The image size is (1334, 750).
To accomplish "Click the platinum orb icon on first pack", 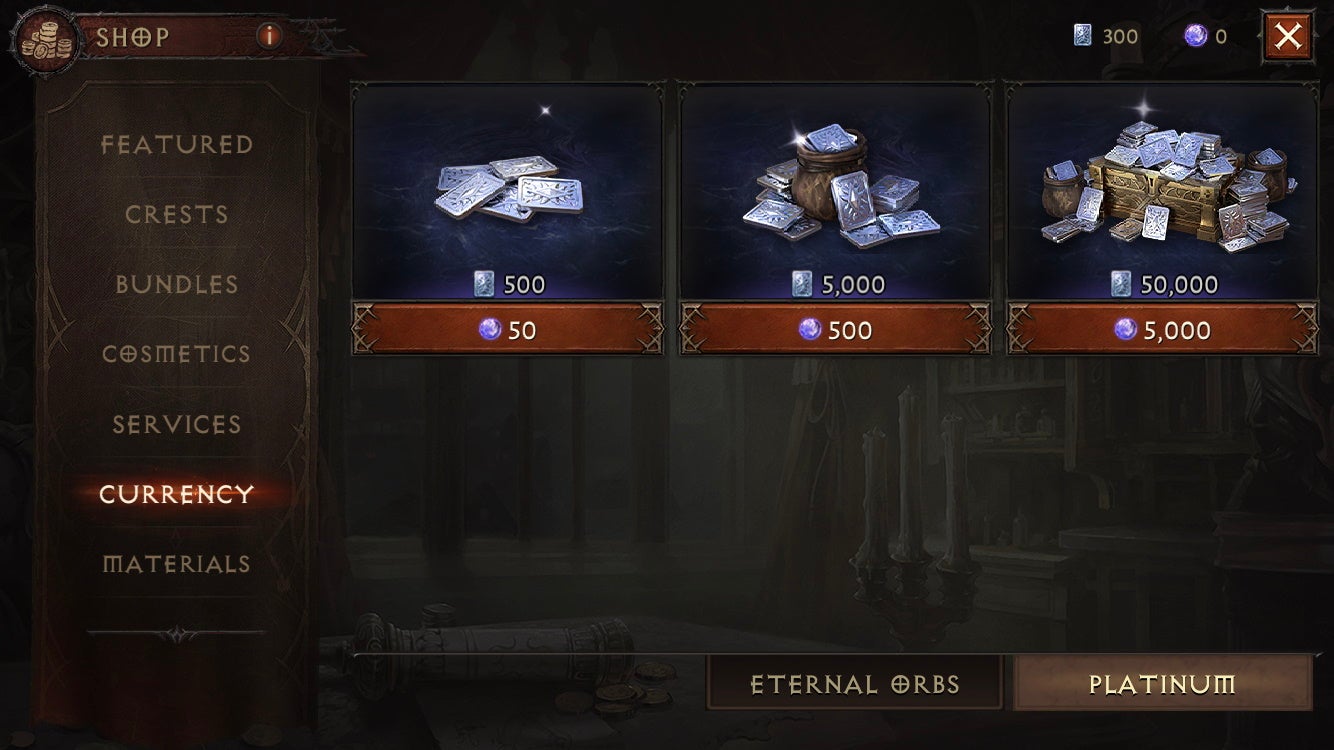I will [x=489, y=328].
